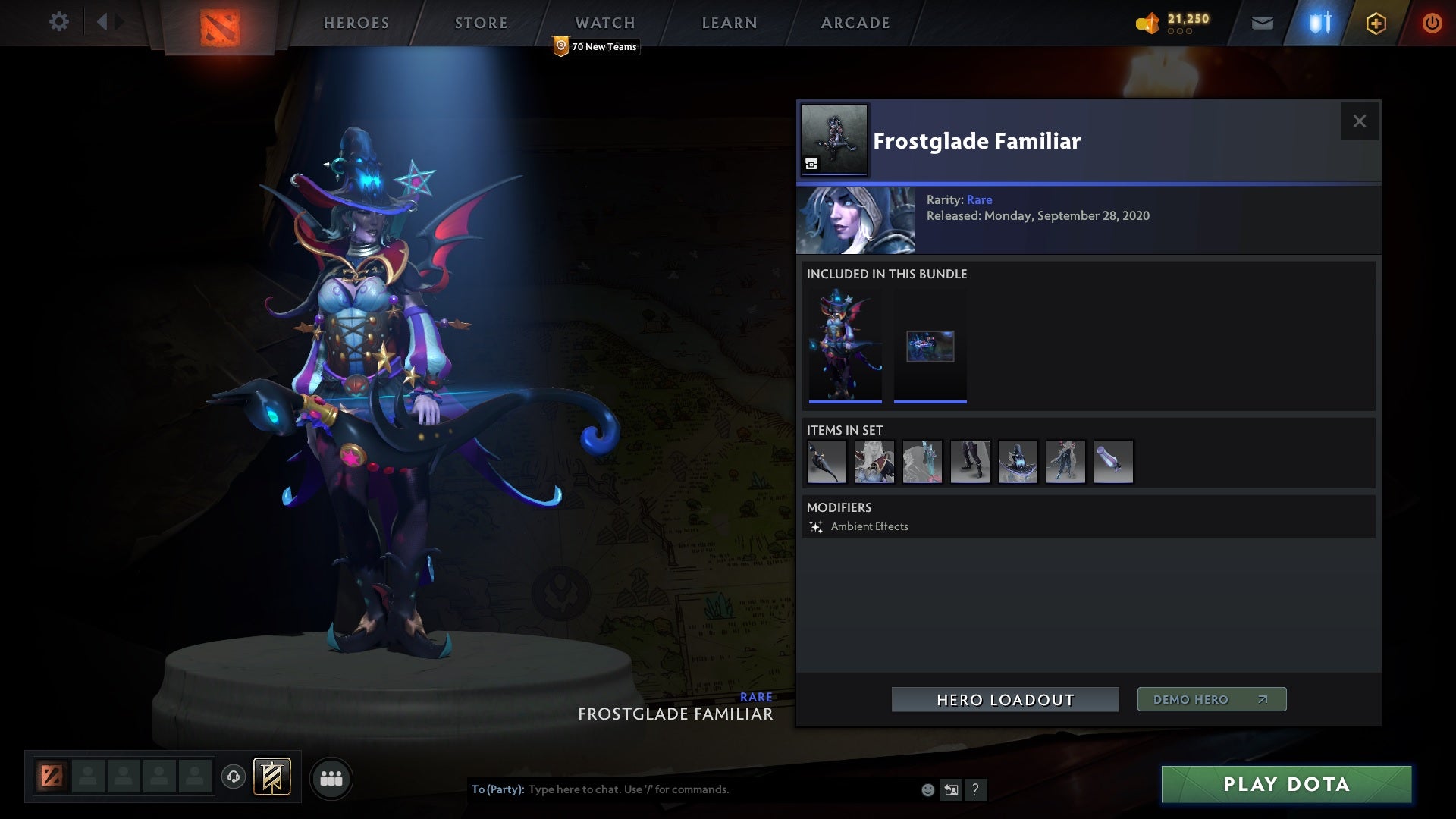Click the party chat input field
The width and height of the screenshot is (1456, 819).
click(682, 789)
